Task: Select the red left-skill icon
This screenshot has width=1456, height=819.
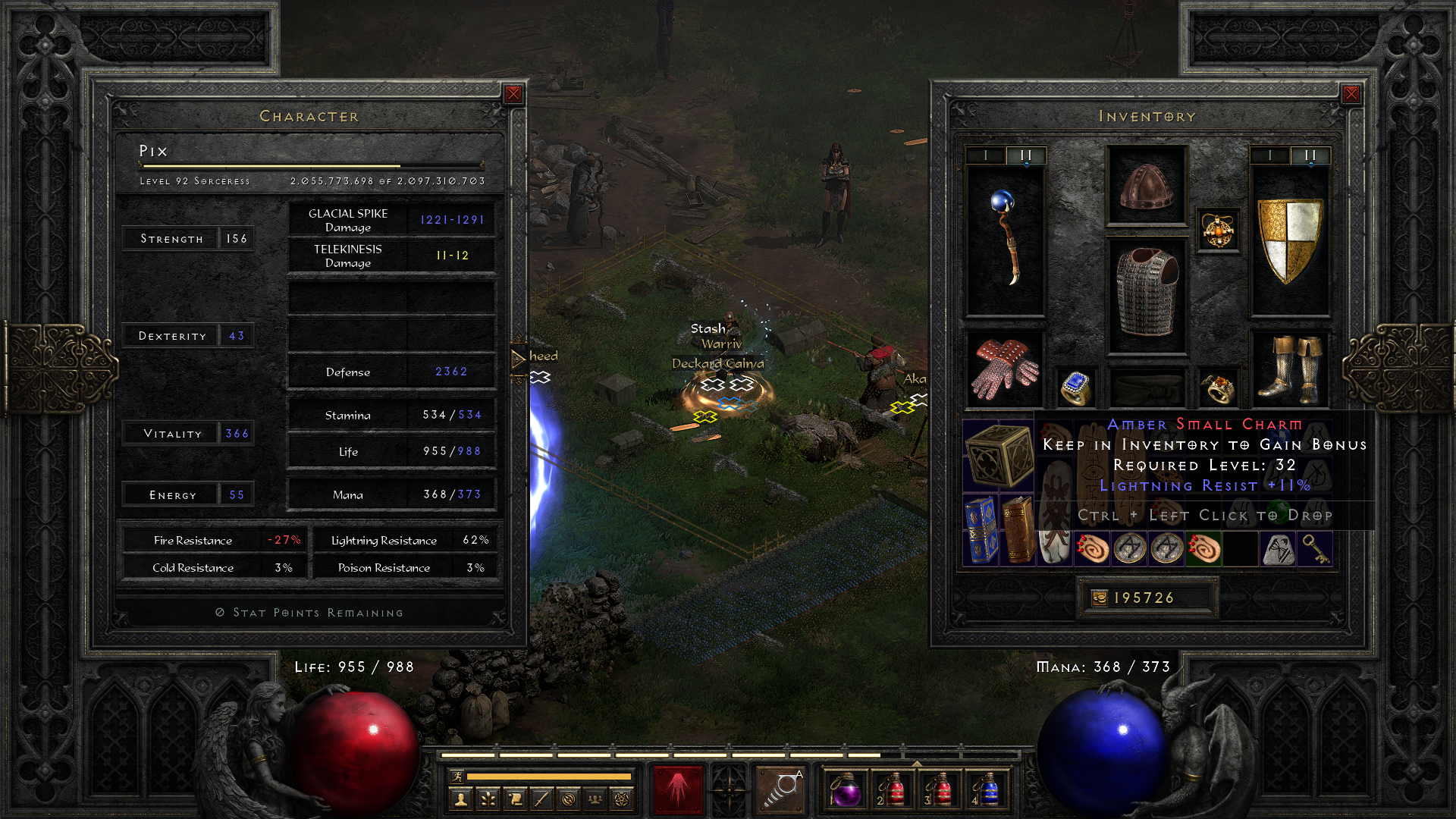Action: (679, 792)
